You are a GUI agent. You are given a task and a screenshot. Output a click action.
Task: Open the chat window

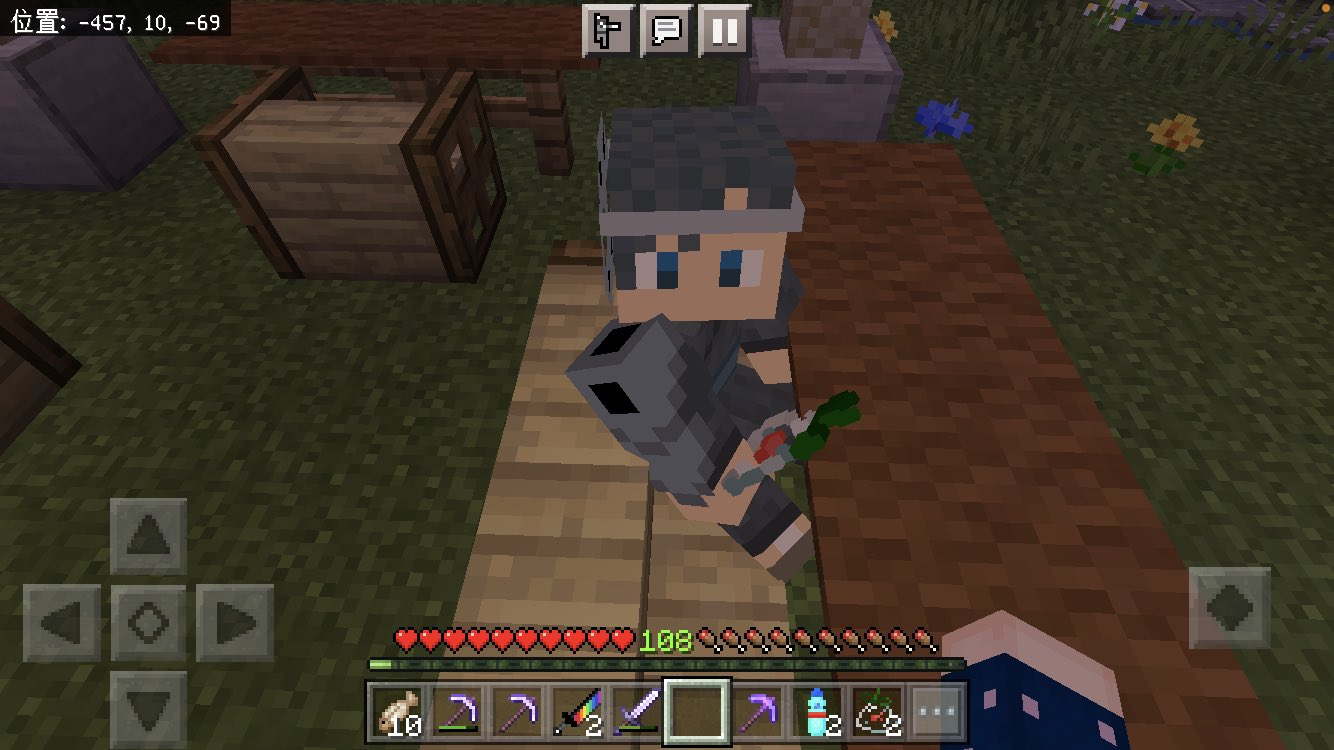tap(667, 29)
